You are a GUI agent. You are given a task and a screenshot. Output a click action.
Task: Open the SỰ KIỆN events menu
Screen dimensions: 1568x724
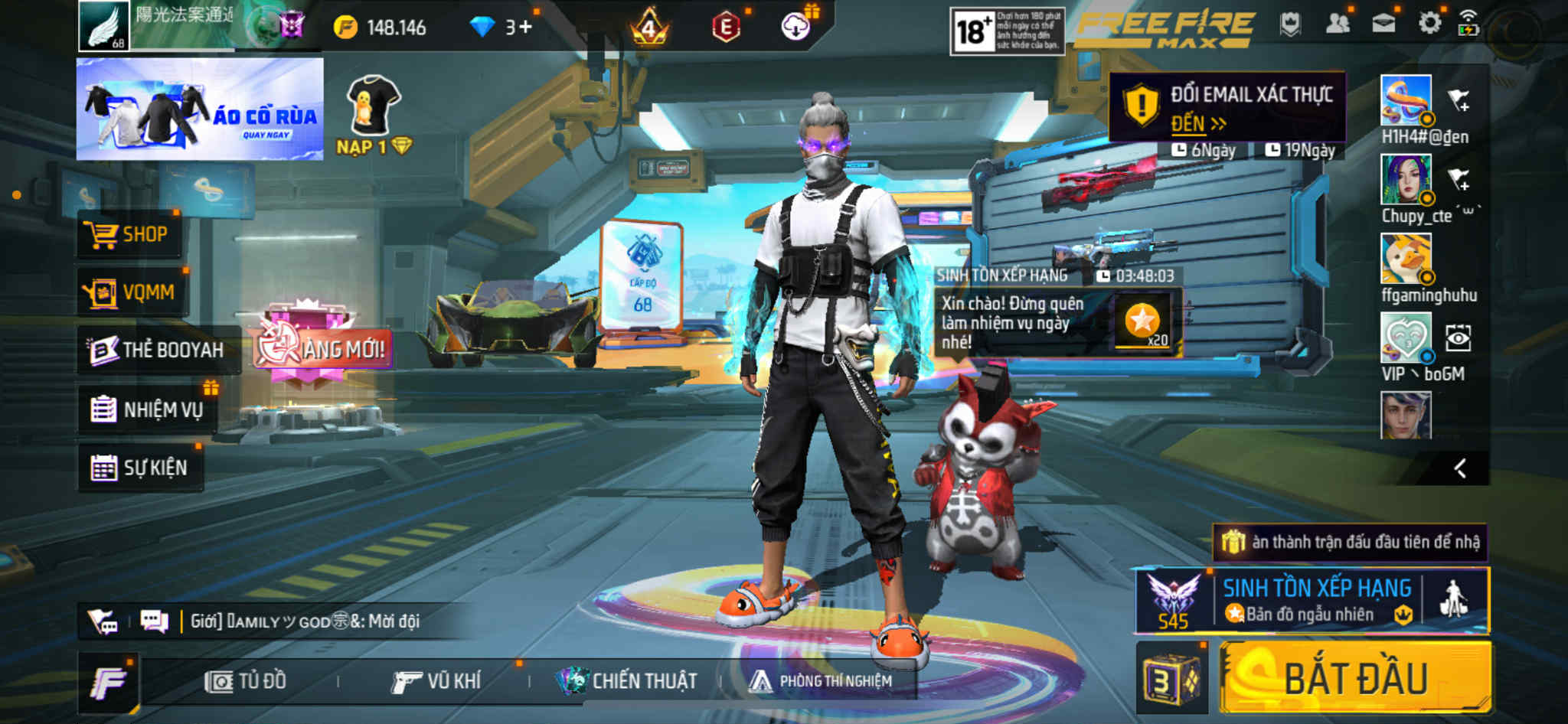pos(140,468)
